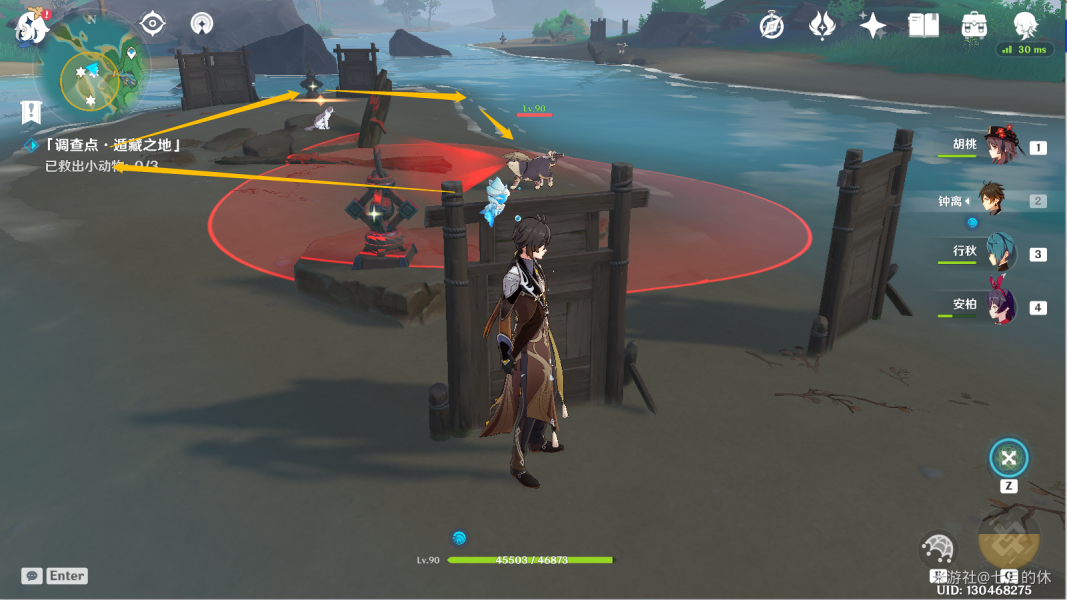The width and height of the screenshot is (1067, 600).
Task: Open the Paimon main menu
Action: click(x=32, y=27)
